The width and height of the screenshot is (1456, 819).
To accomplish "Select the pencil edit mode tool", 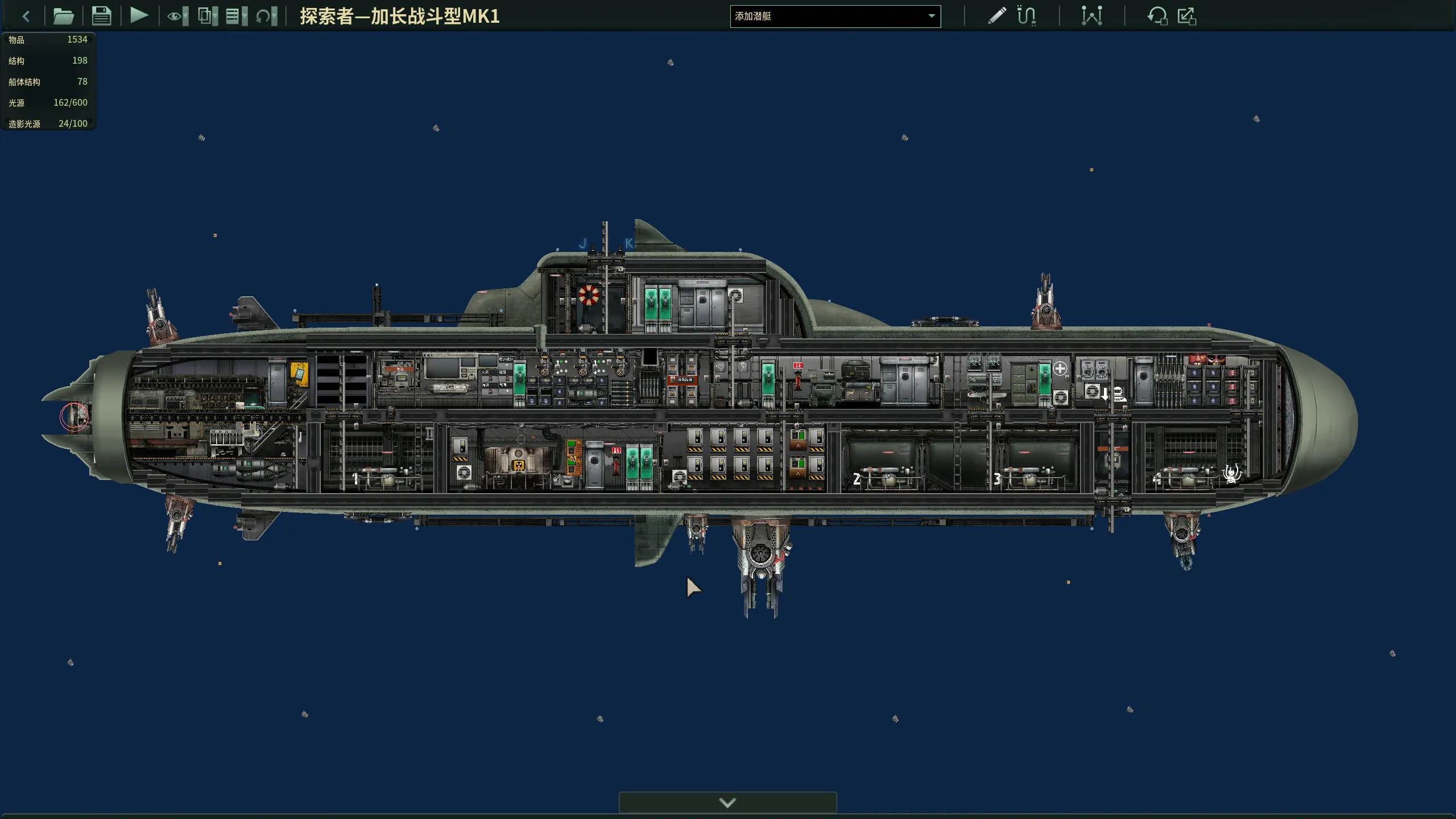I will (x=996, y=16).
